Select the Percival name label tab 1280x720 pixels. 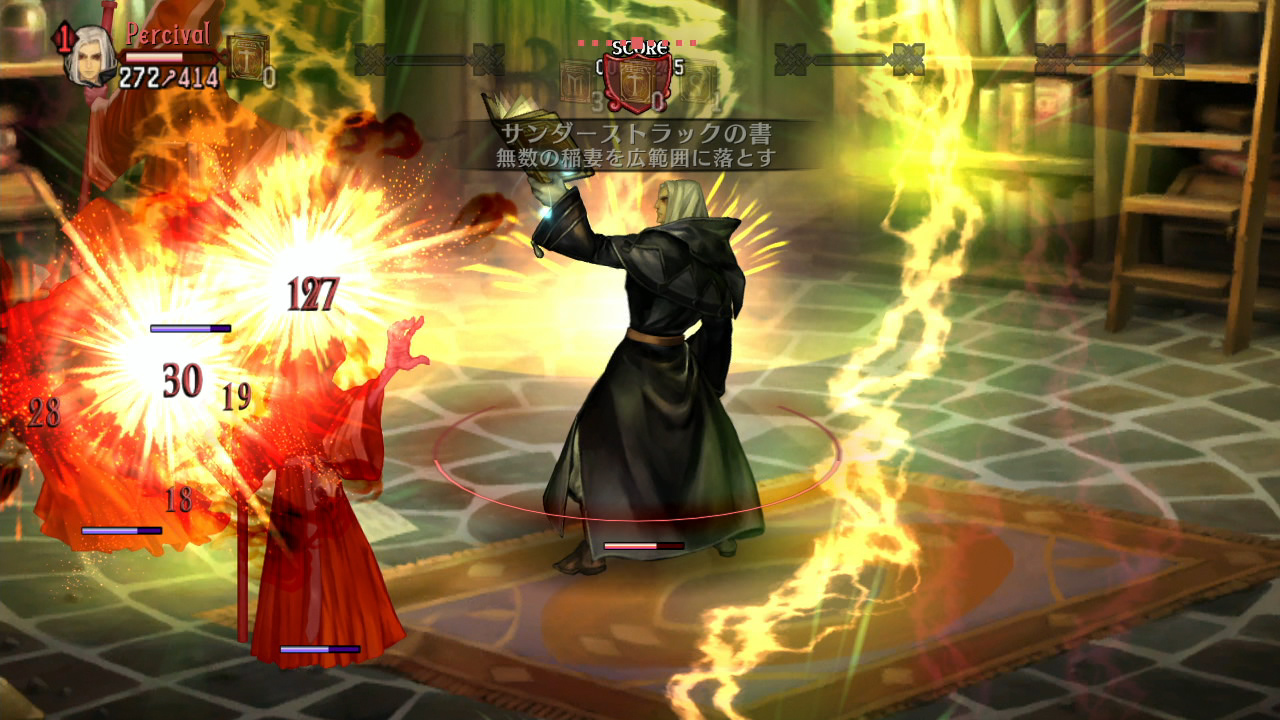point(167,35)
